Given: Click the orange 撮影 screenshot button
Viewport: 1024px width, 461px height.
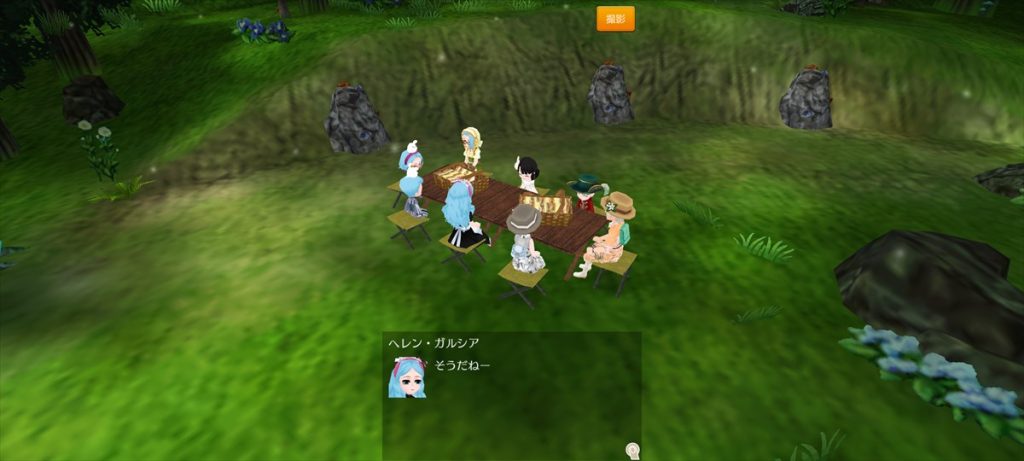Looking at the screenshot, I should coord(615,18).
